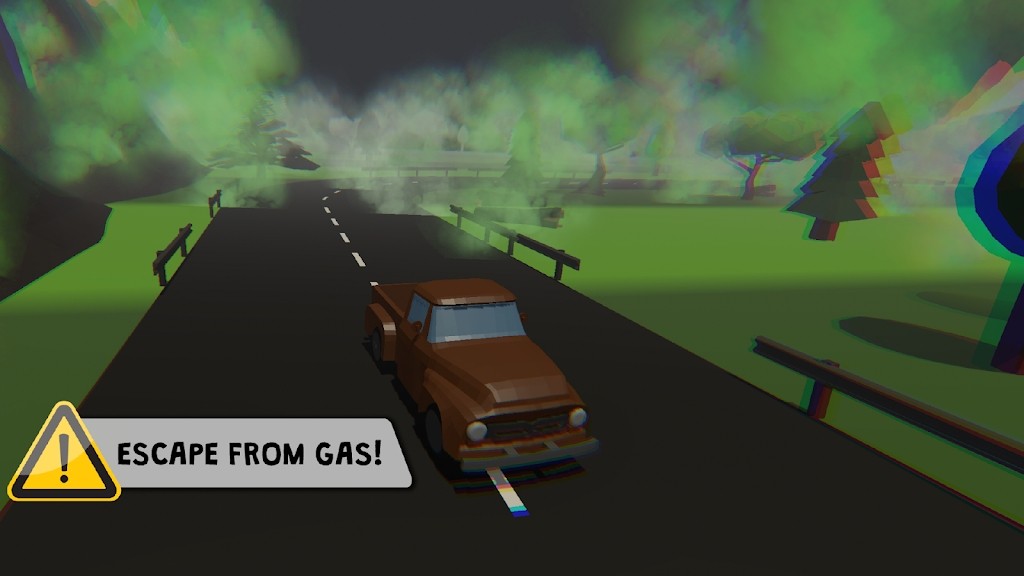Select the "Escape from gas!" objective banner
Viewport: 1024px width, 576px height.
[x=250, y=453]
